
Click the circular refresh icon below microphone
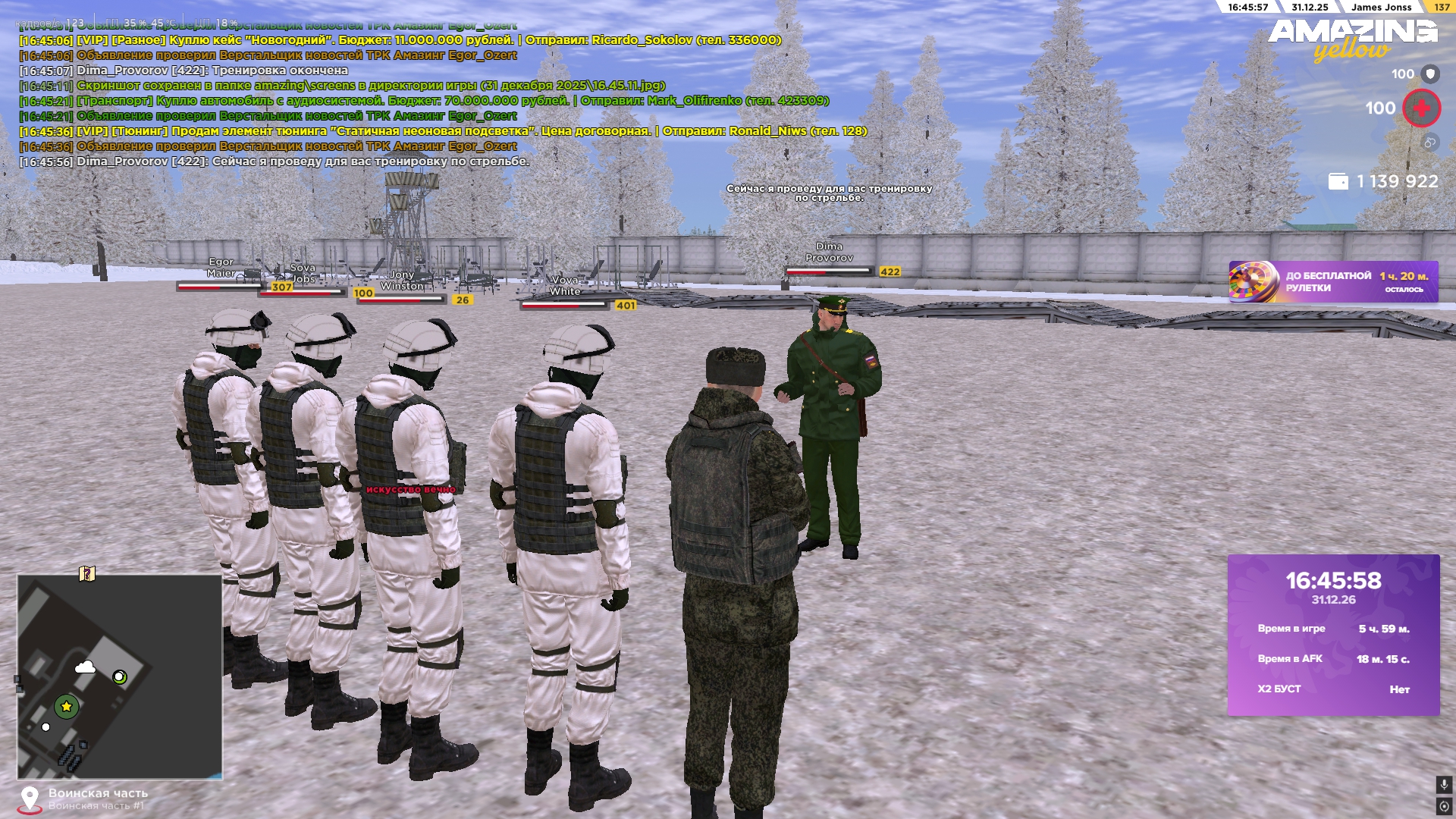pyautogui.click(x=1444, y=805)
